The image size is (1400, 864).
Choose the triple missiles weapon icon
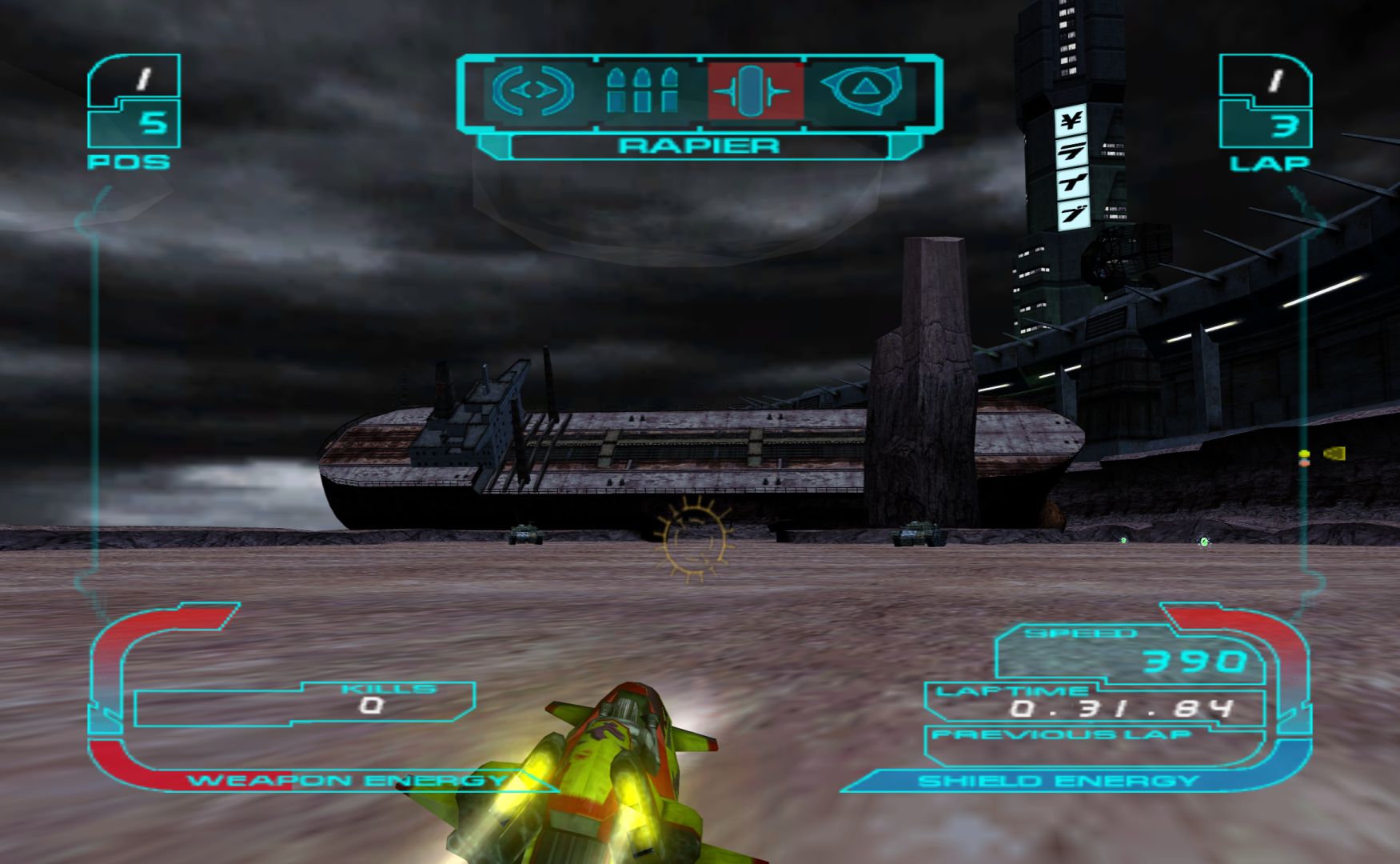pos(642,90)
